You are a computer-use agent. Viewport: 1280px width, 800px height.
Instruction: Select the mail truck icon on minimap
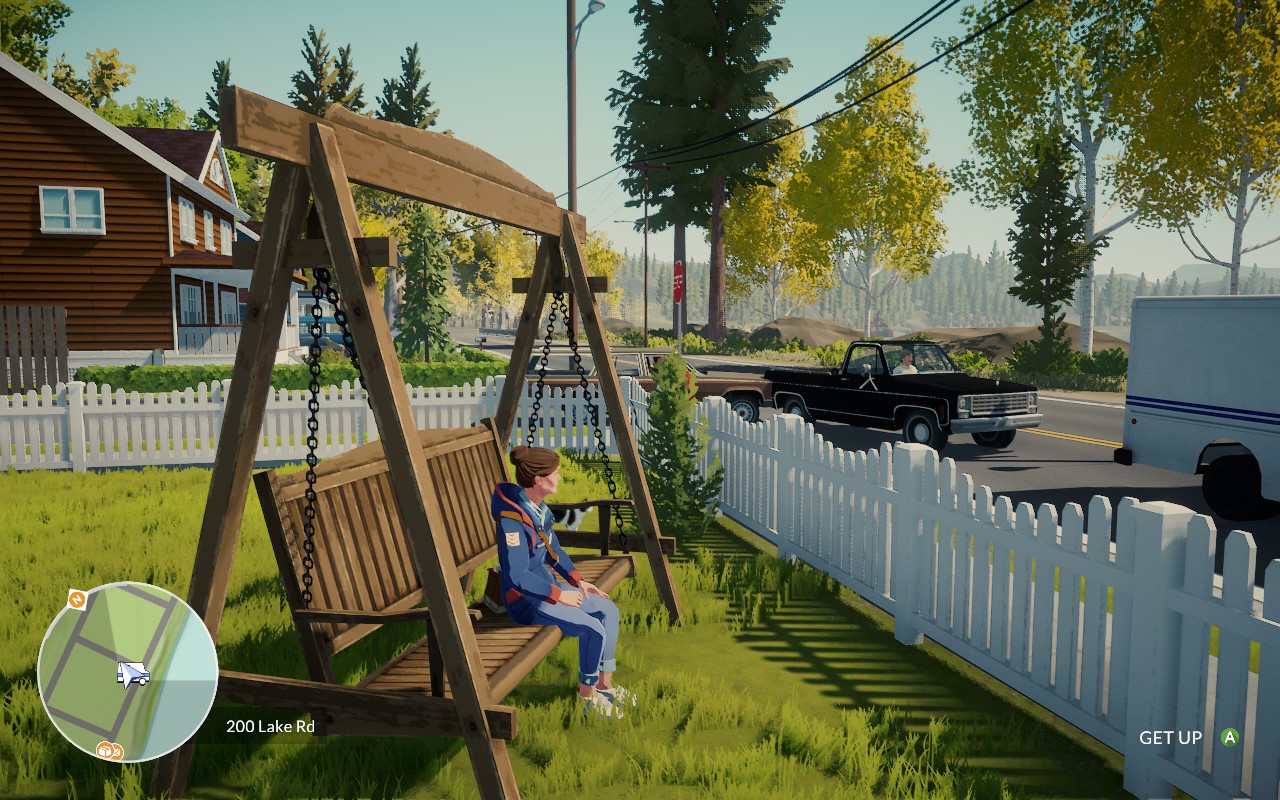pos(133,675)
